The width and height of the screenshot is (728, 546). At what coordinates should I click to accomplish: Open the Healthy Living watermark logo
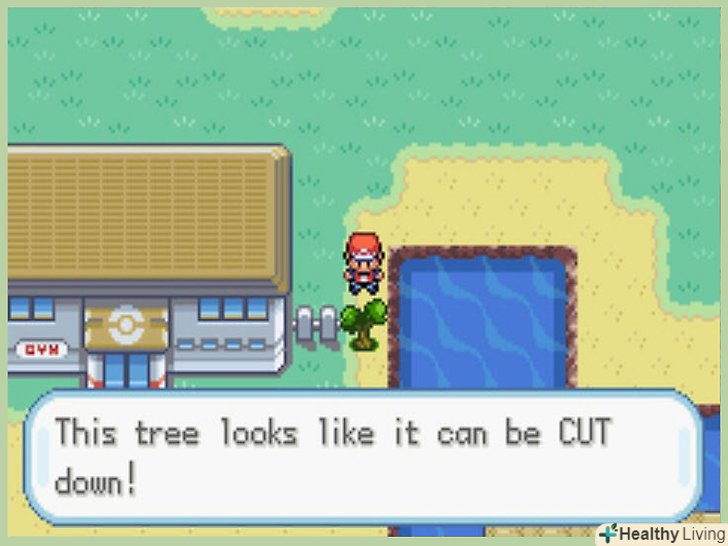point(660,532)
